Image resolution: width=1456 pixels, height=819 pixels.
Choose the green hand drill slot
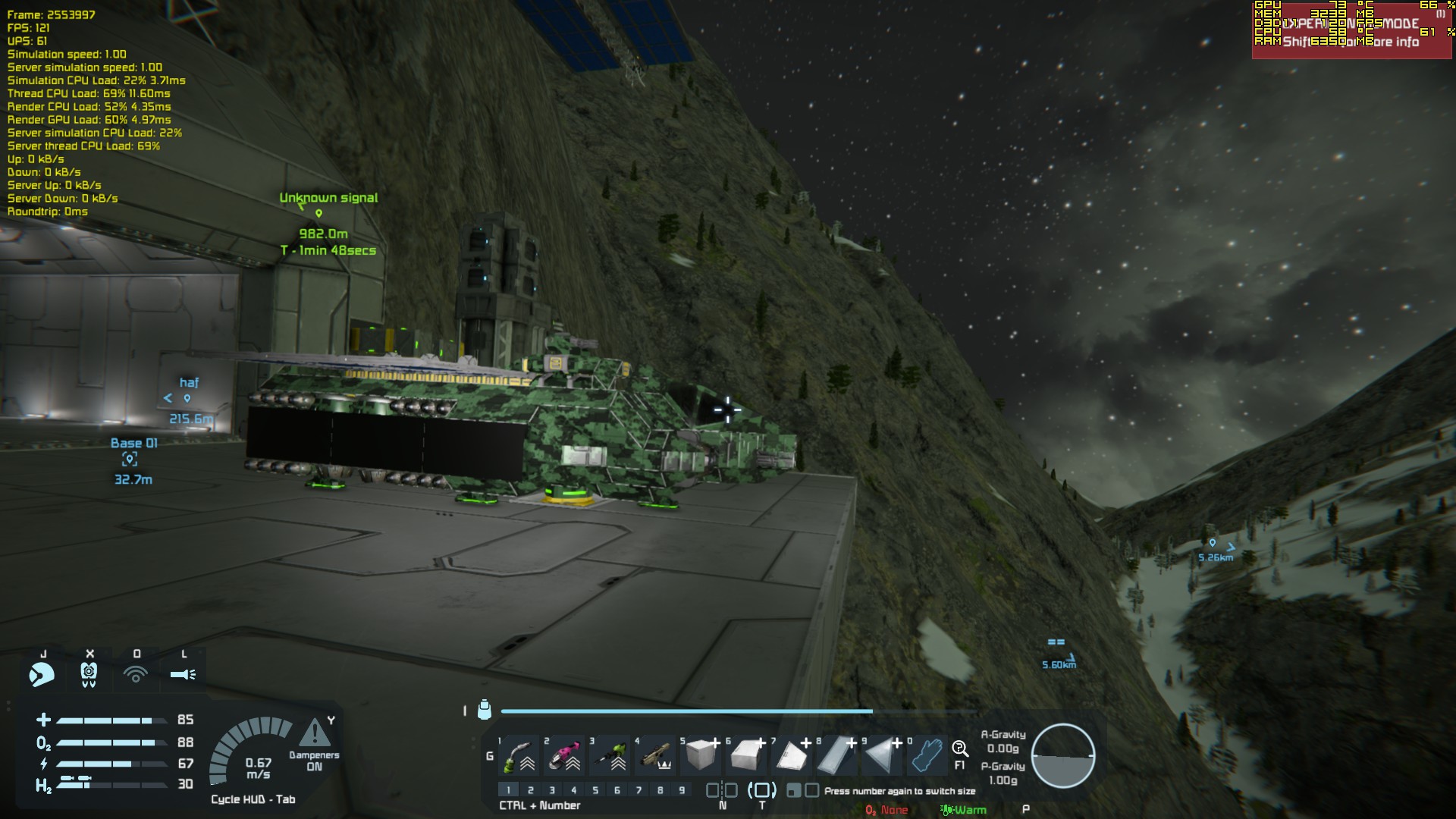610,755
